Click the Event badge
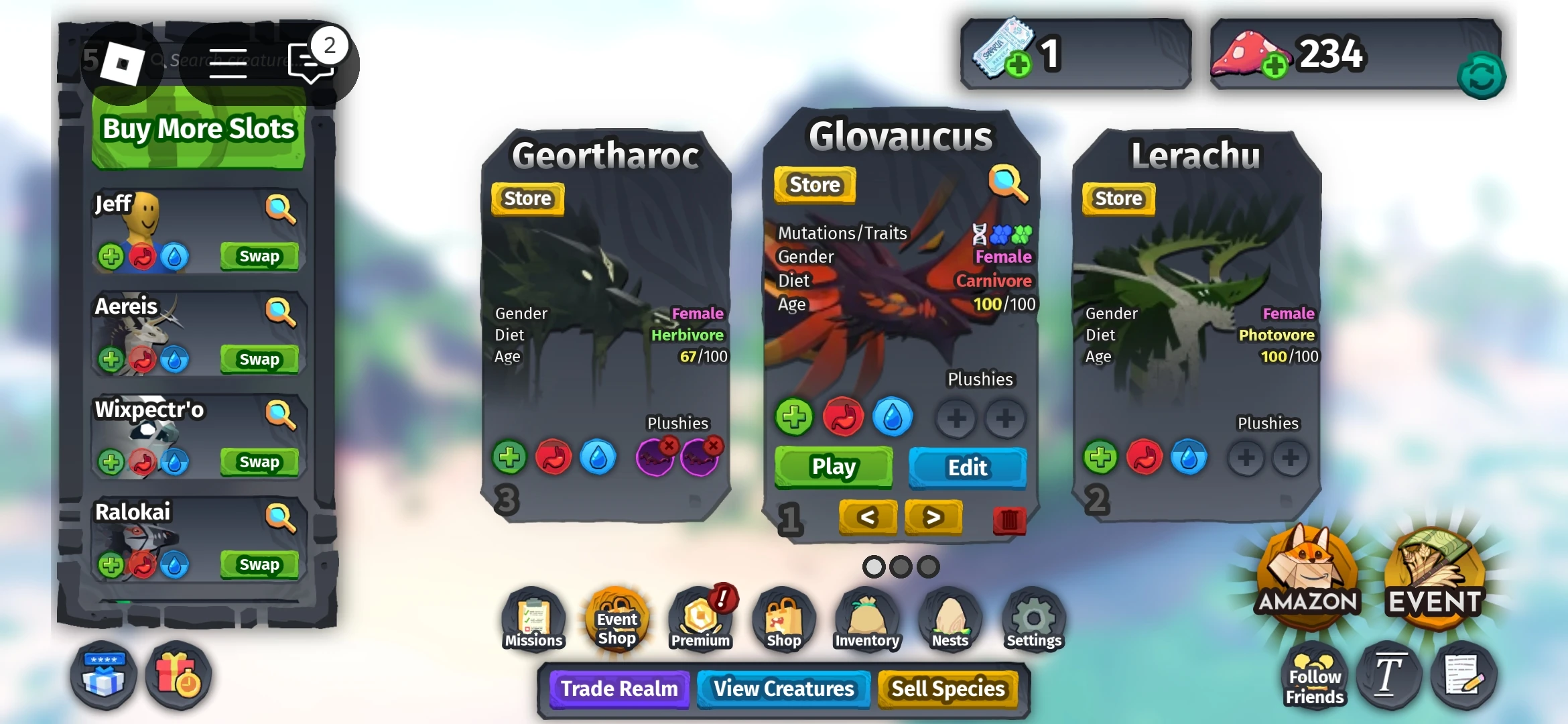Viewport: 1568px width, 724px height. 1434,573
